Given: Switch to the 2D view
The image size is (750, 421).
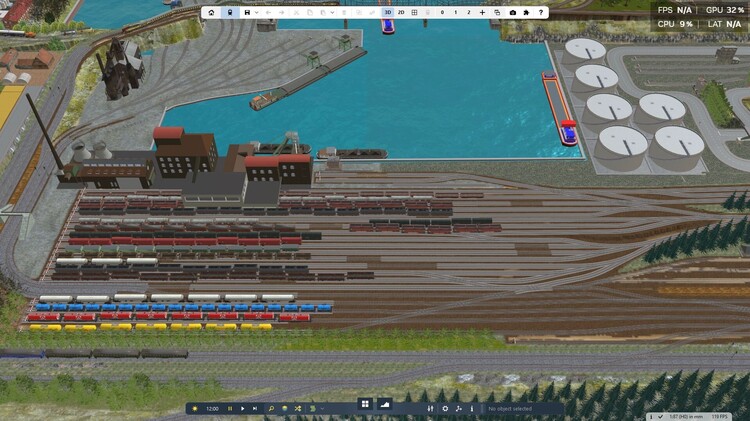Looking at the screenshot, I should point(401,13).
